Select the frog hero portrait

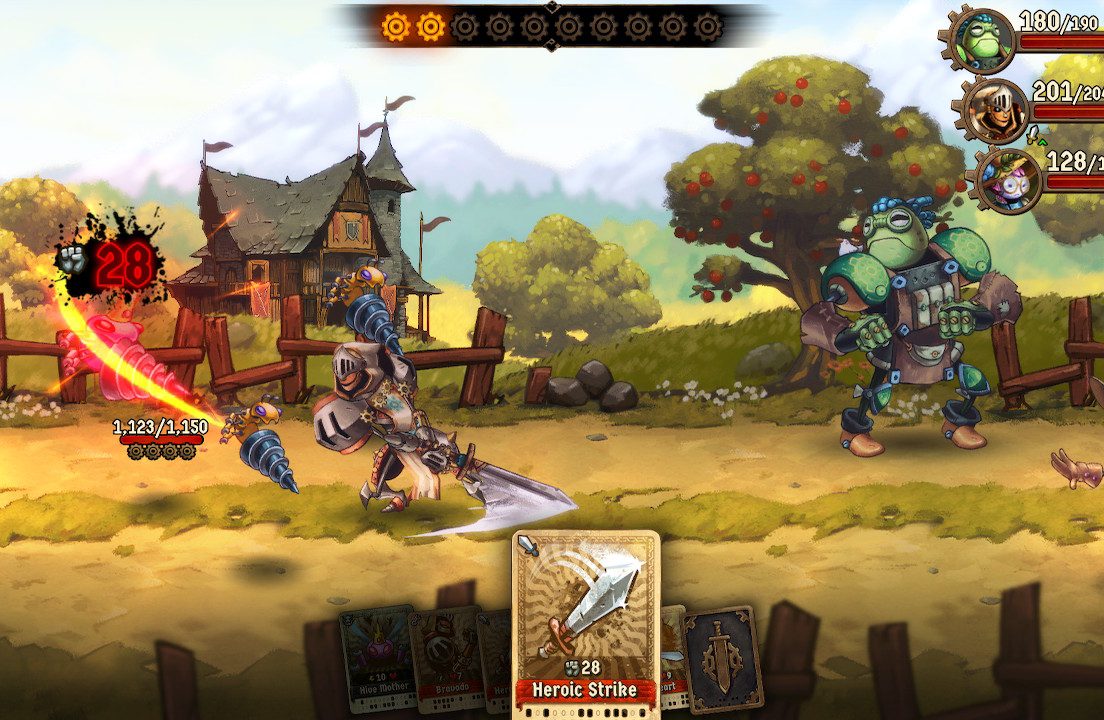tap(982, 39)
